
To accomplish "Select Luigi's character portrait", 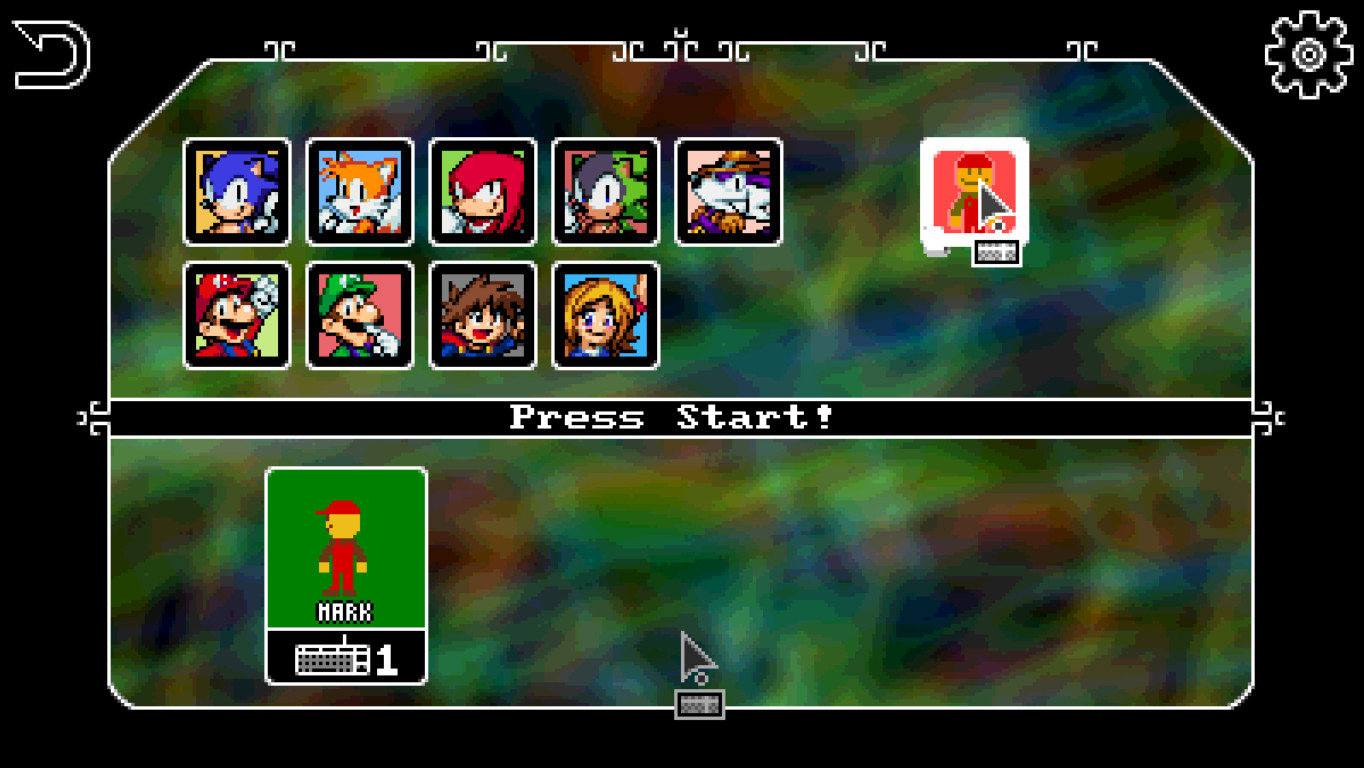I will coord(360,316).
